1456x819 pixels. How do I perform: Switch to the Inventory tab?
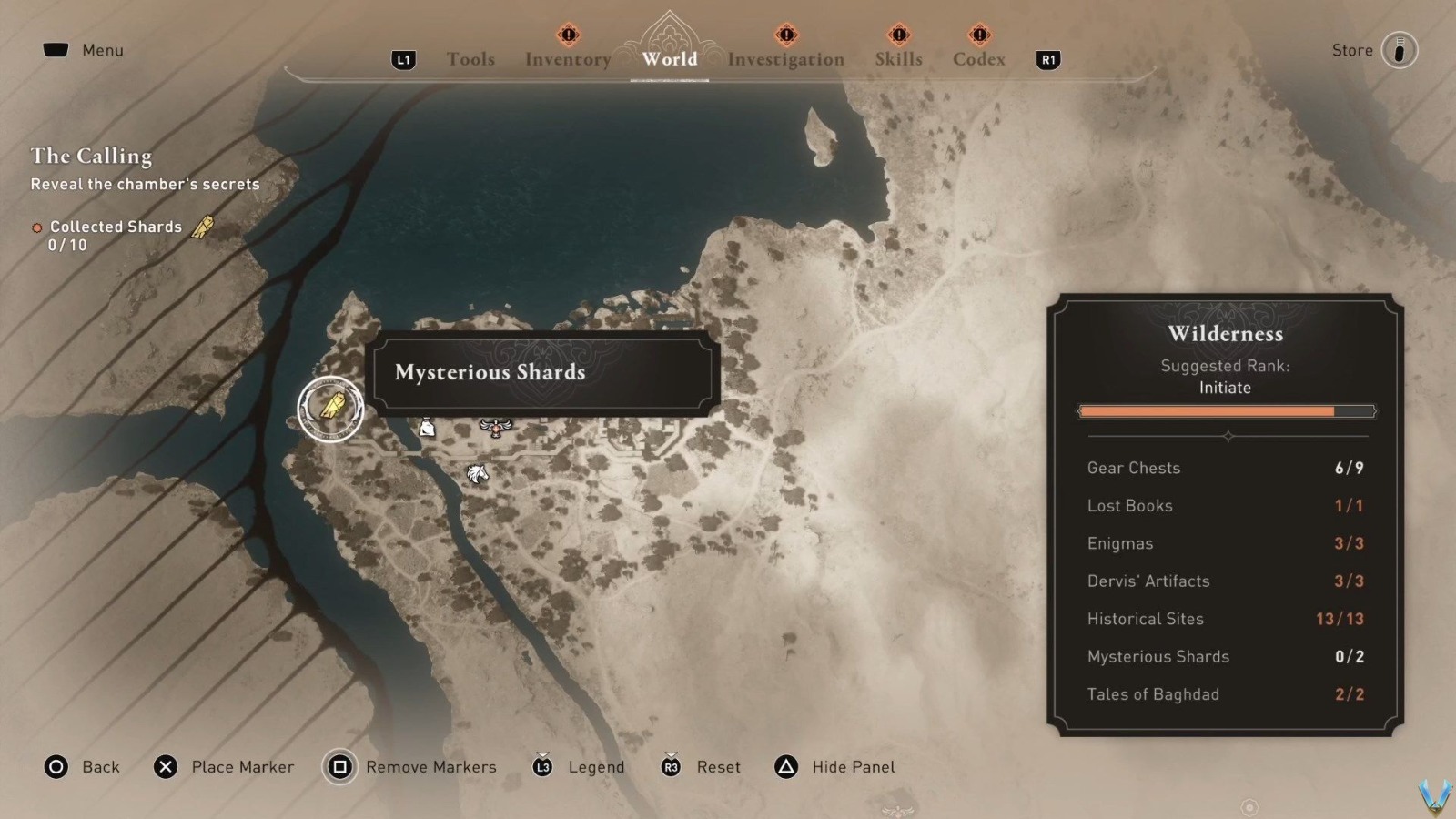coord(567,58)
